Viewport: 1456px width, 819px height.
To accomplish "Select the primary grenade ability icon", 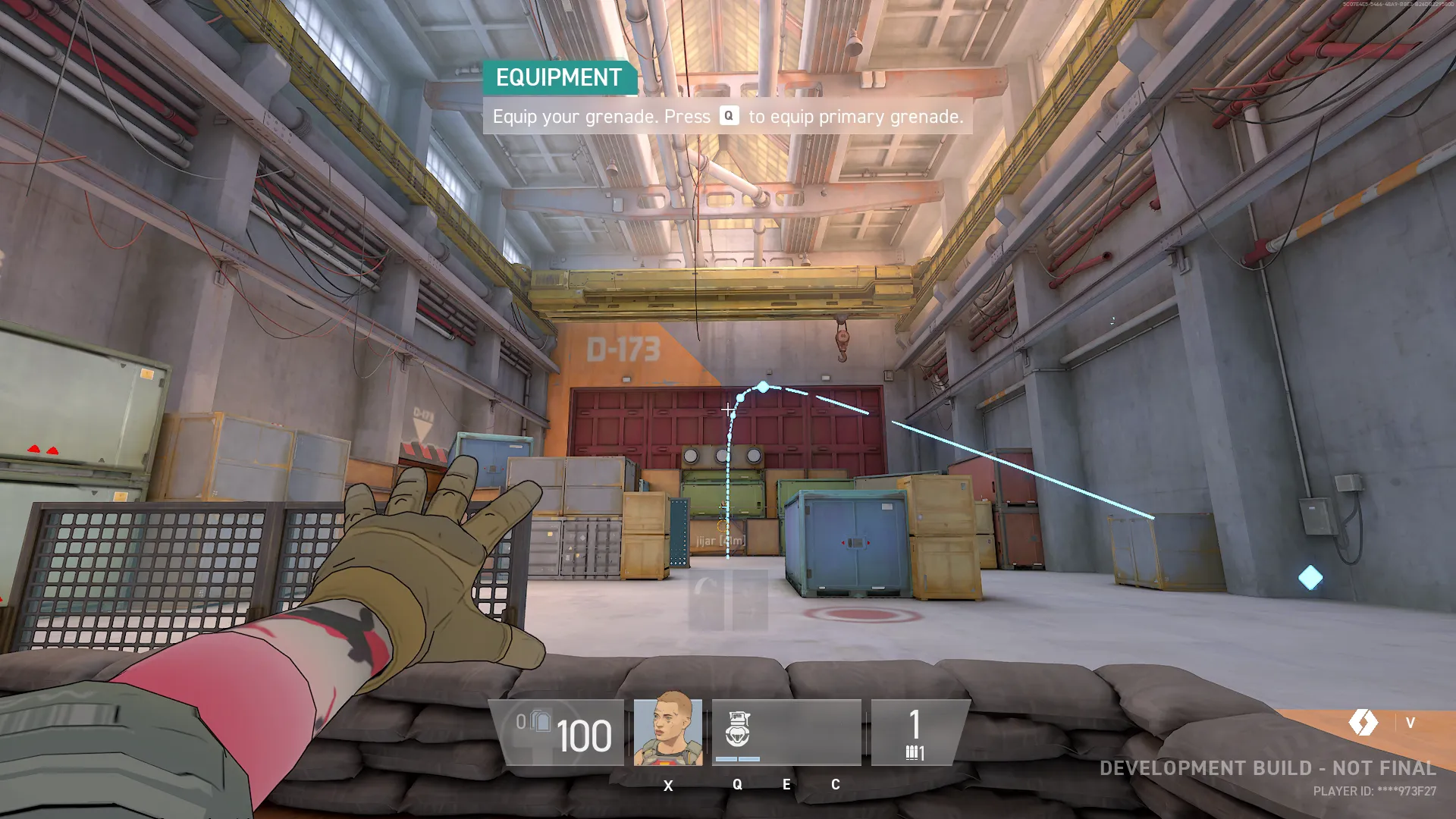I will [738, 730].
